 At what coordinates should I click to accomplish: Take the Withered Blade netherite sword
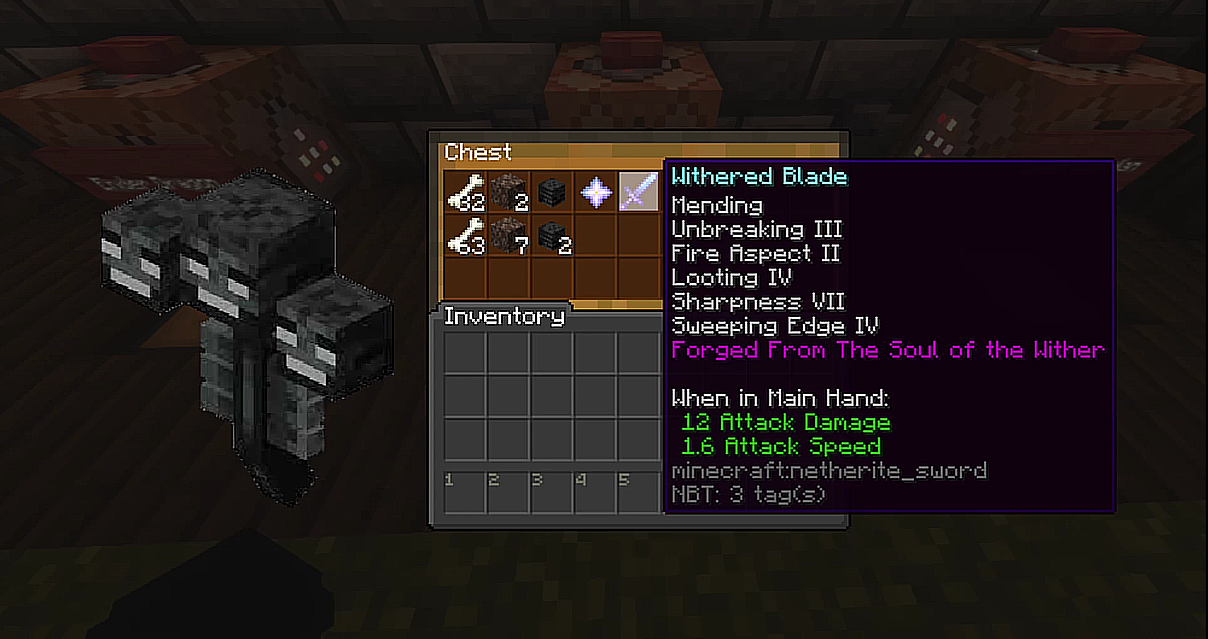point(639,192)
